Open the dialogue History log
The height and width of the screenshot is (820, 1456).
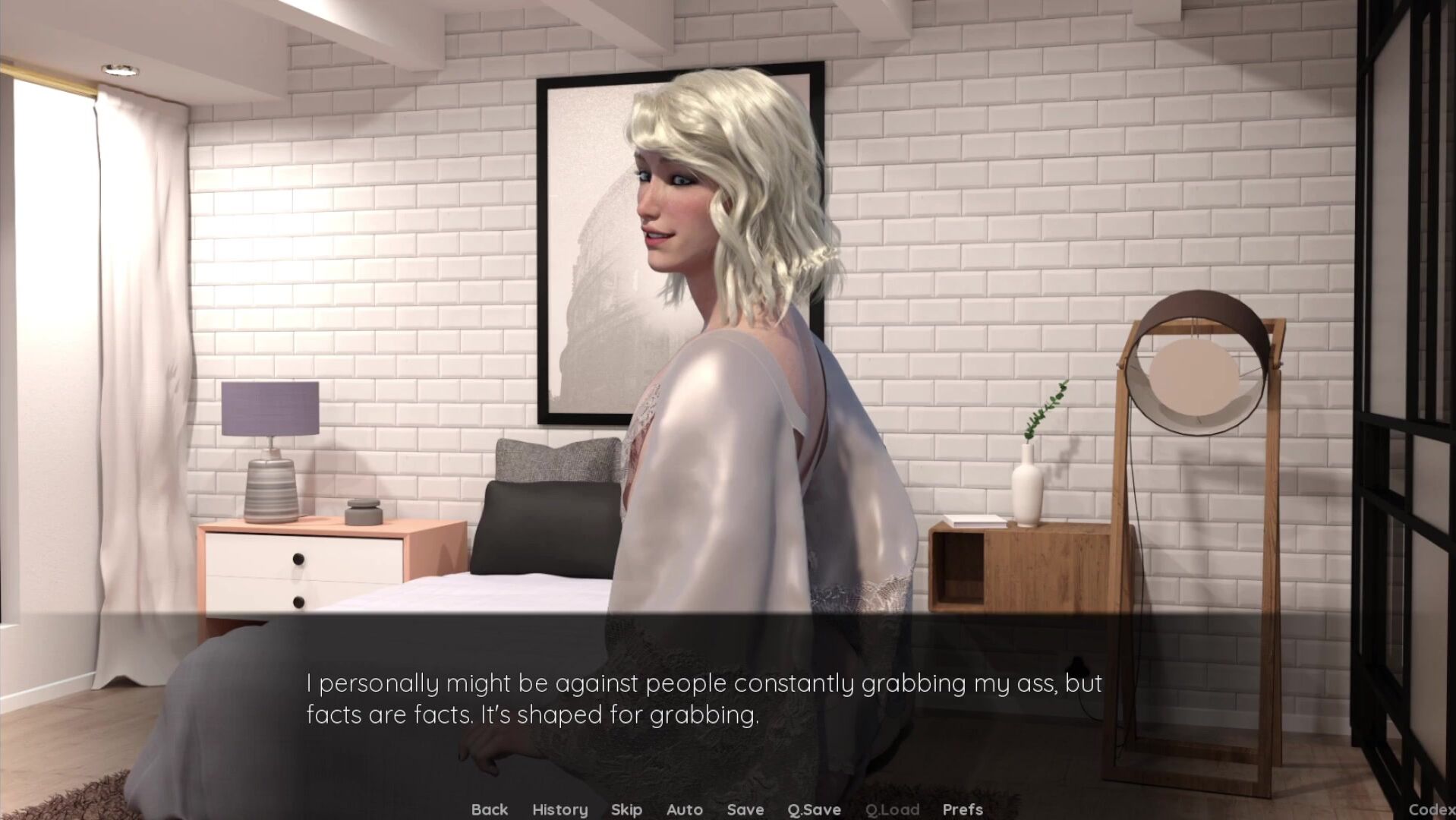coord(559,809)
